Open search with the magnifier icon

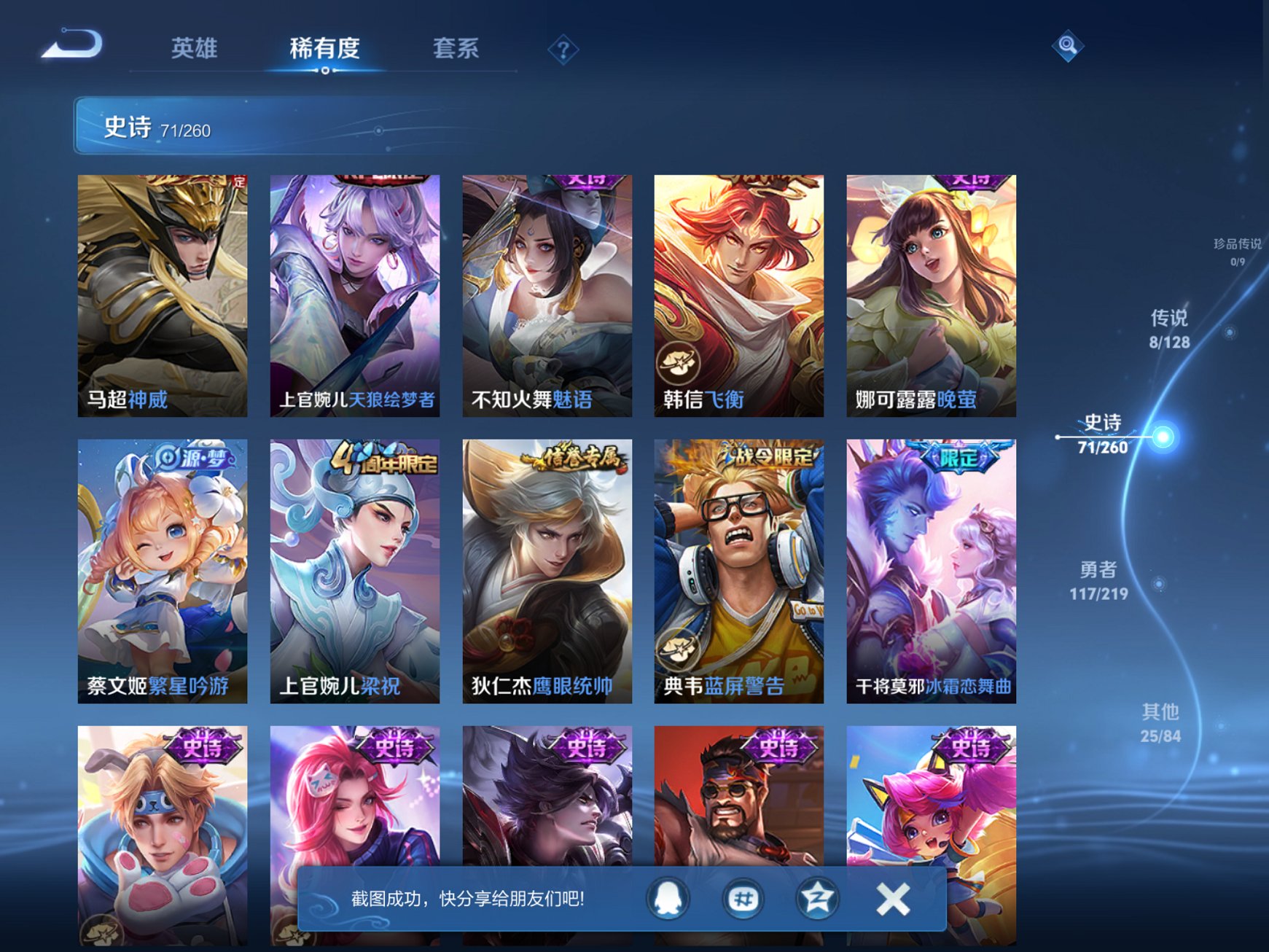(1067, 46)
